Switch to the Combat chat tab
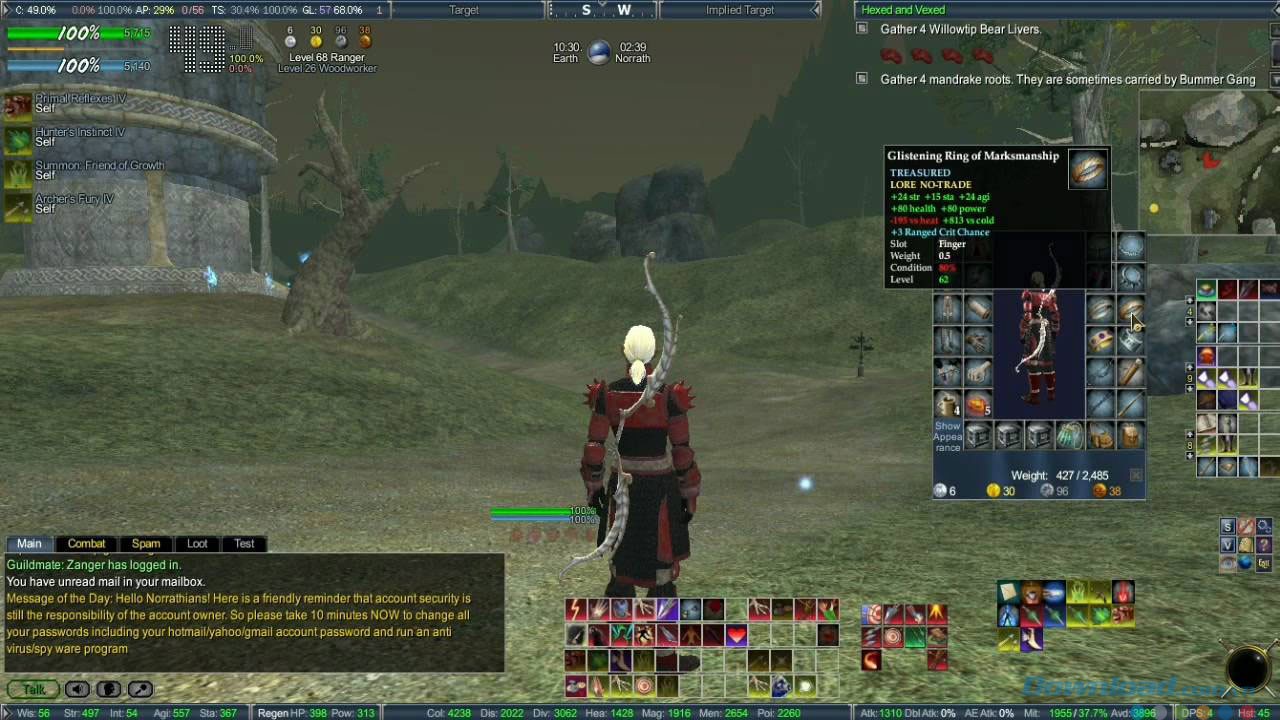1280x720 pixels. pos(86,544)
